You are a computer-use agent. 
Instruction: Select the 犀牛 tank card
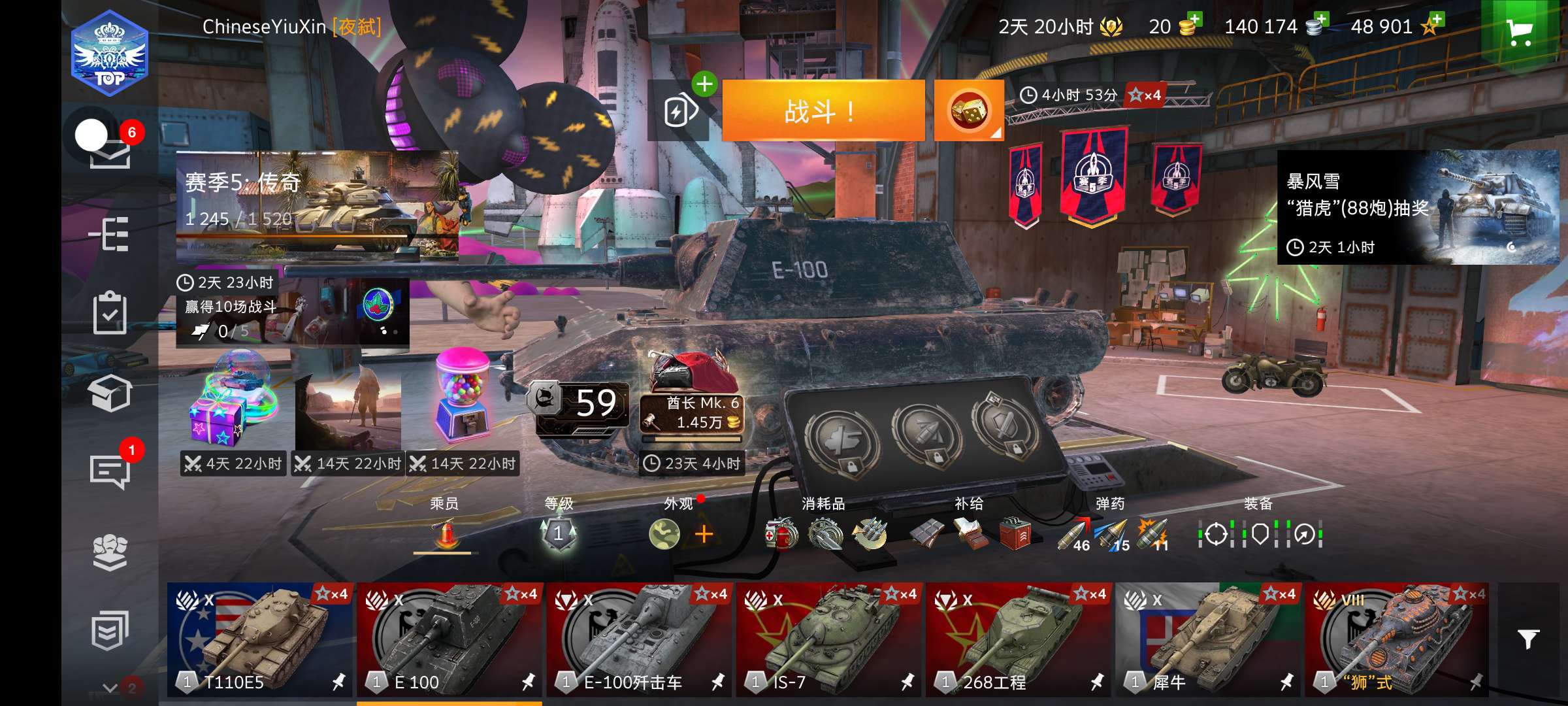[x=1207, y=639]
